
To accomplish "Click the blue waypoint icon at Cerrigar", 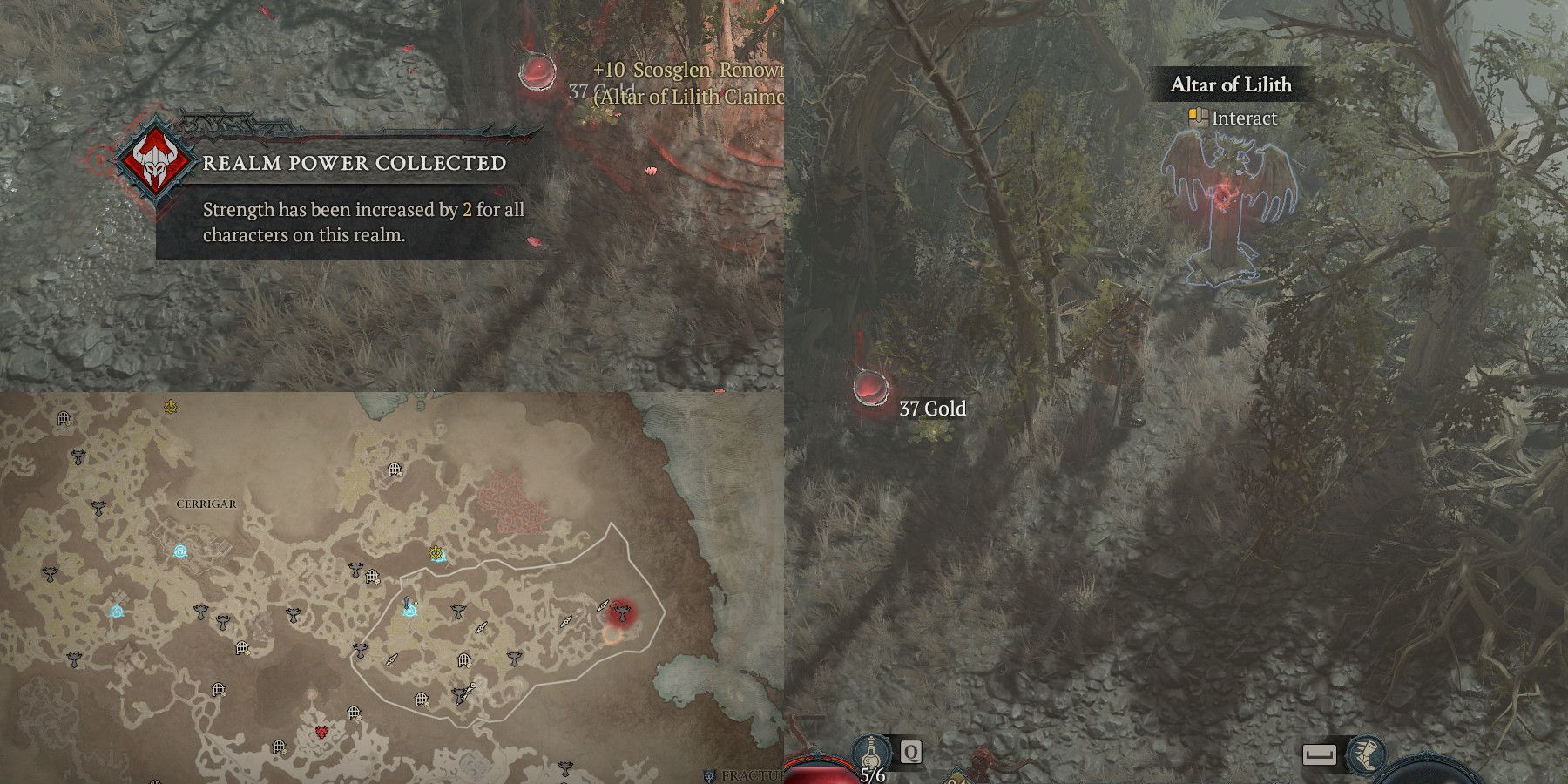I will click(179, 551).
